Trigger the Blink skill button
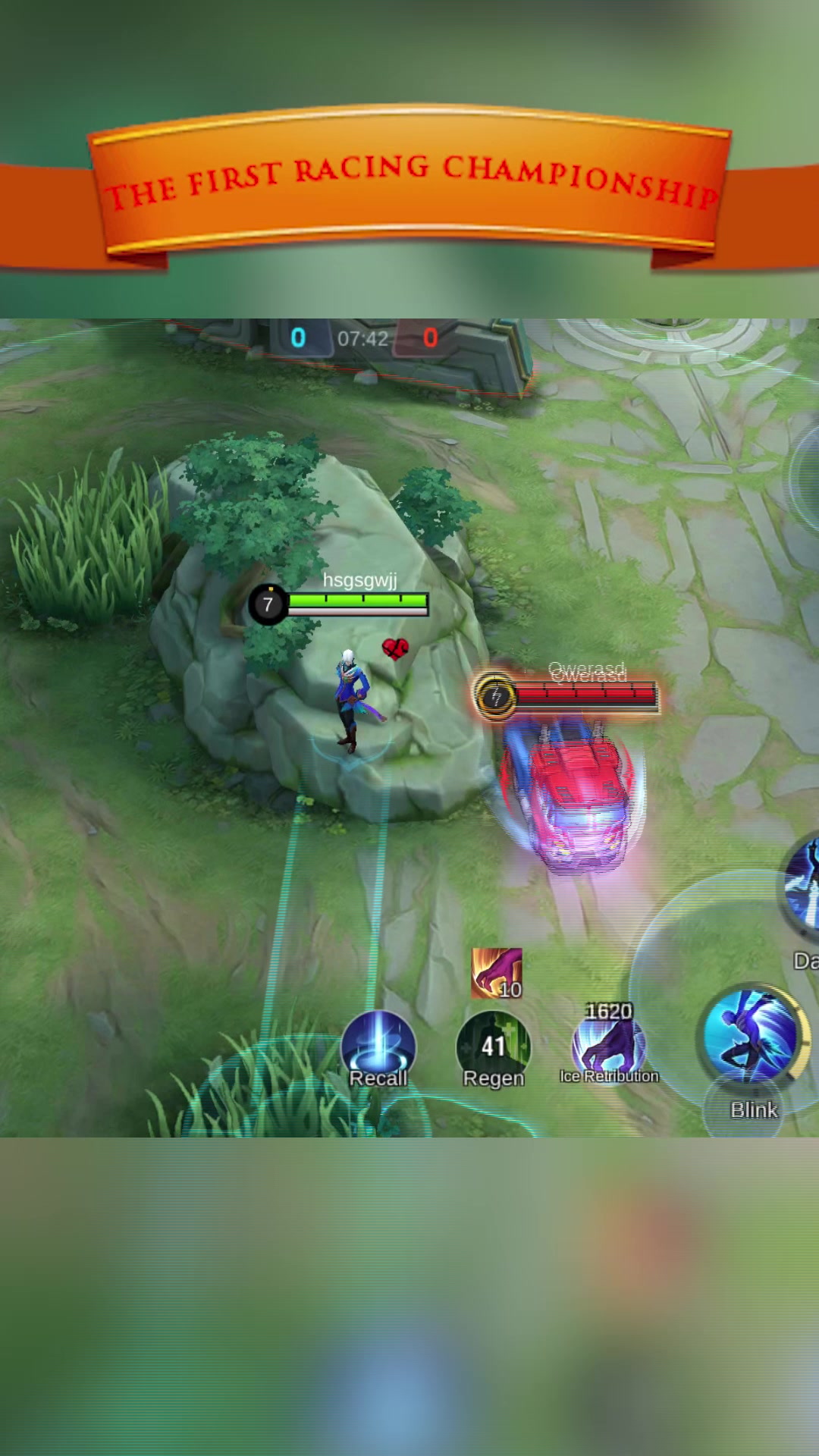This screenshot has width=819, height=1456. pos(752,1037)
